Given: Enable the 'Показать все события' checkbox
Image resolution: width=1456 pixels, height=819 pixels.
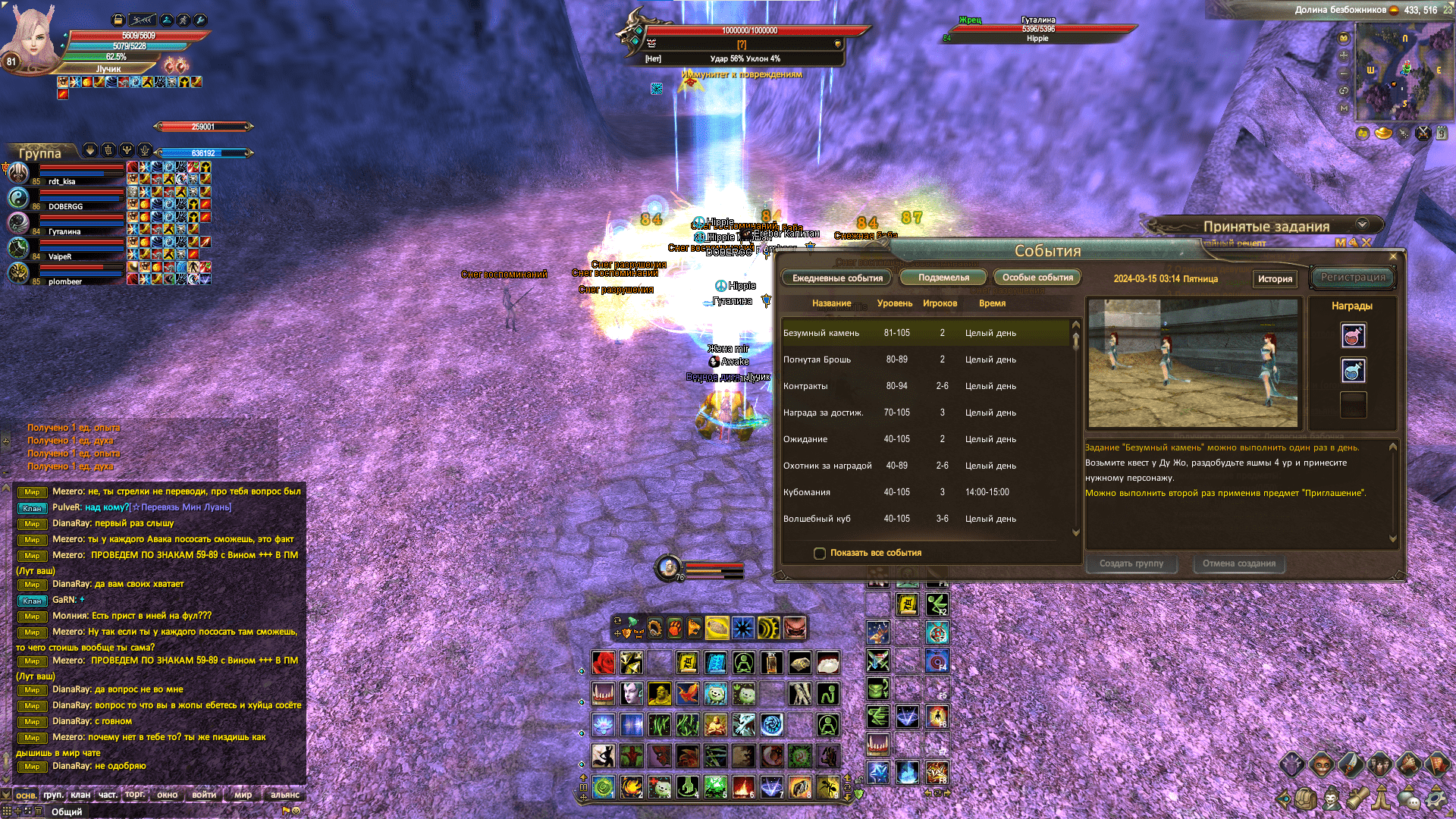Looking at the screenshot, I should click(820, 554).
